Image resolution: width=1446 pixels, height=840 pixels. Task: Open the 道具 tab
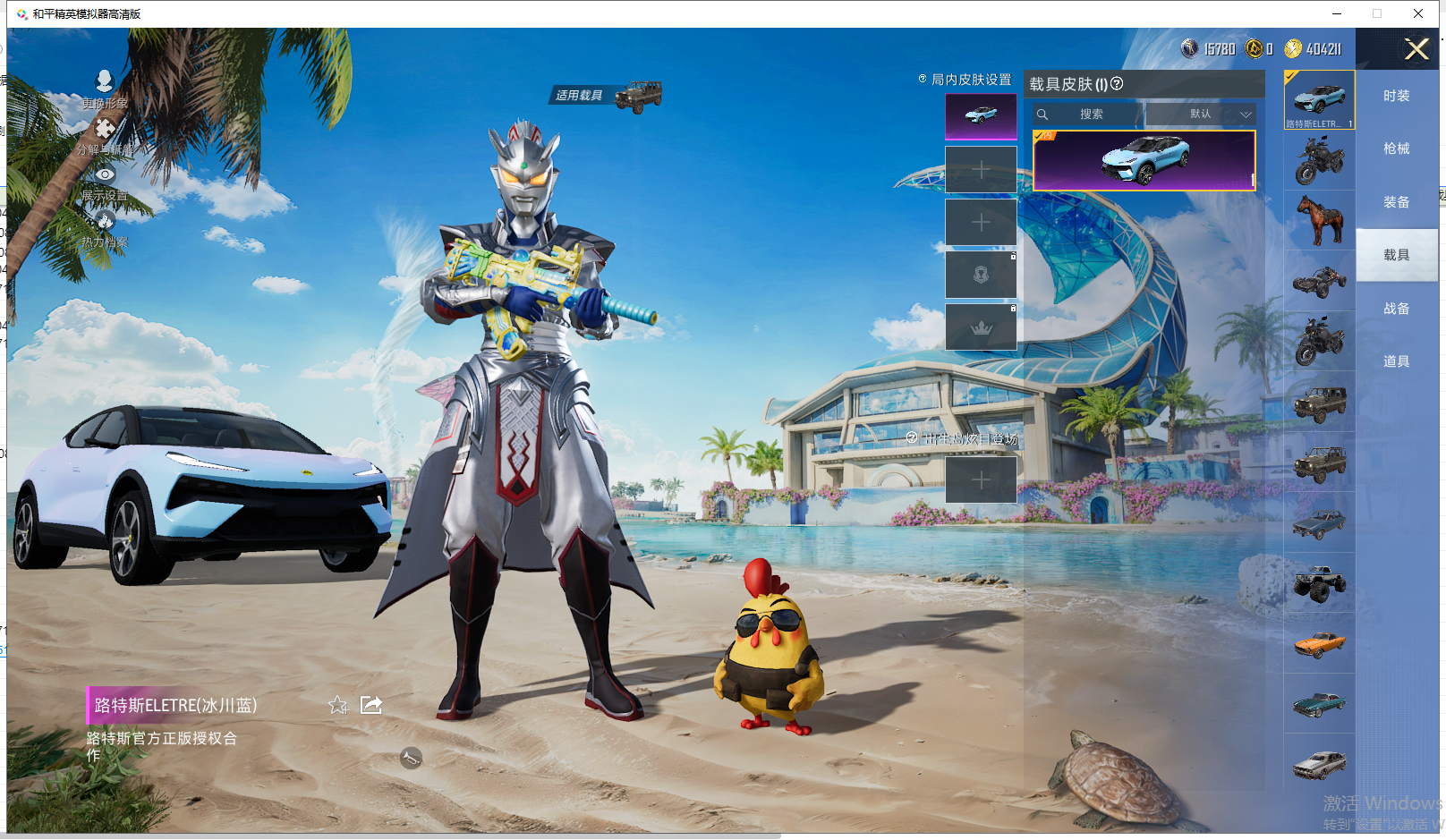pyautogui.click(x=1396, y=361)
